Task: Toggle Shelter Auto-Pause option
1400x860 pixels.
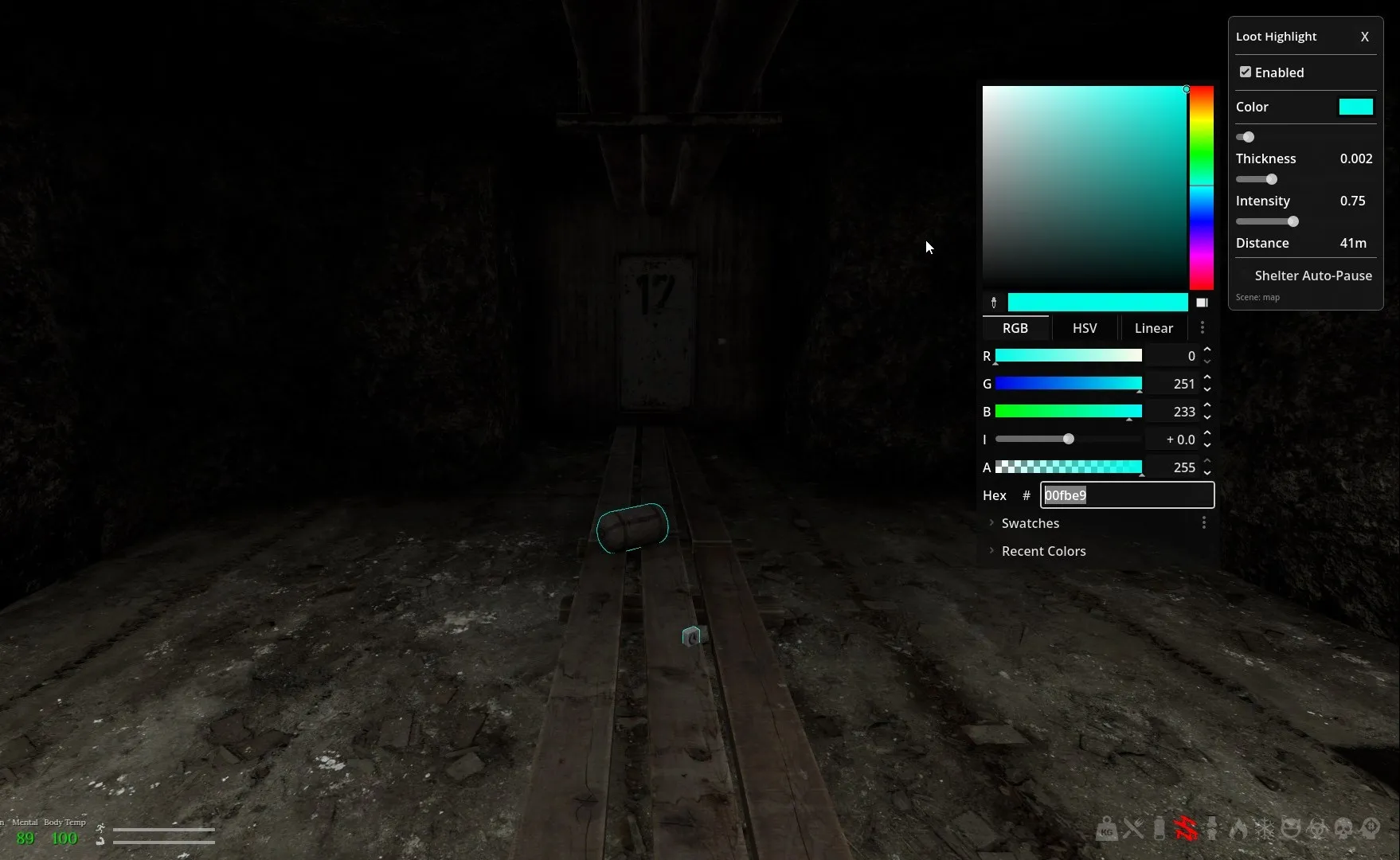Action: (1245, 276)
